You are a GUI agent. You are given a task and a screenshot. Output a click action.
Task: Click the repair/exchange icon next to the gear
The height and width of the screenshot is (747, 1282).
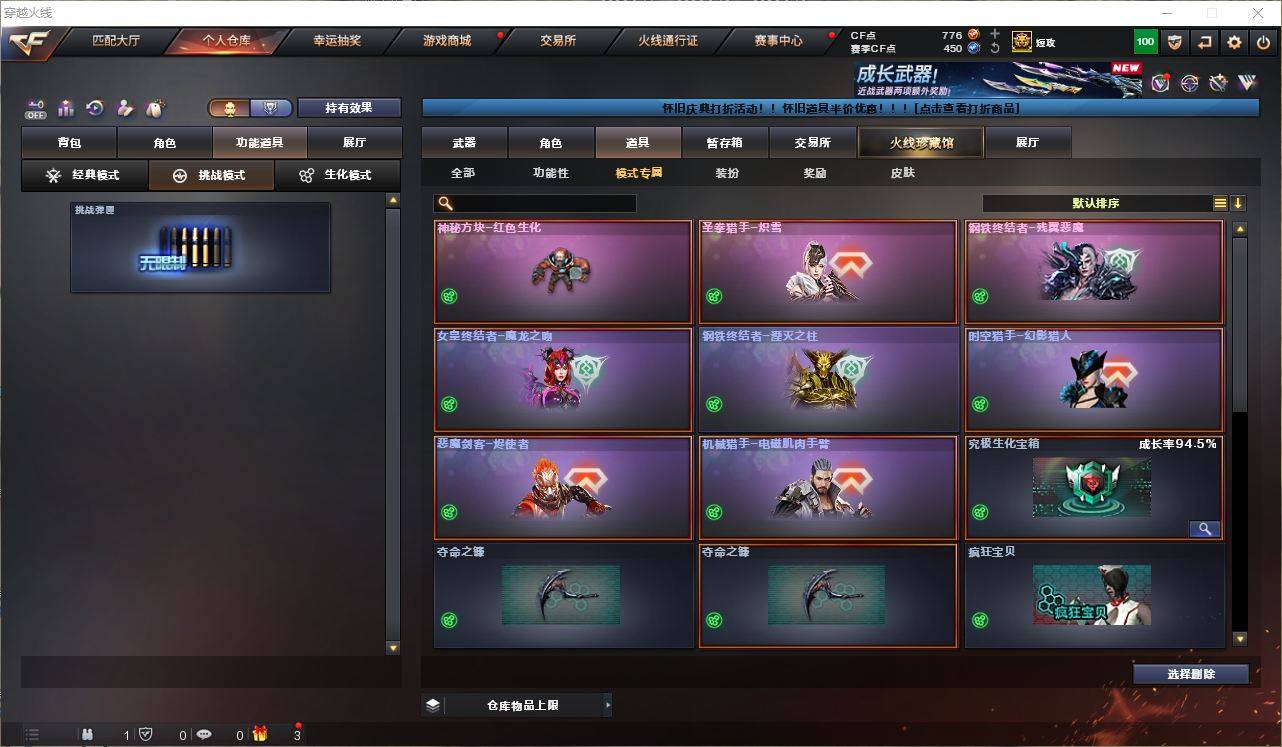pos(1203,42)
